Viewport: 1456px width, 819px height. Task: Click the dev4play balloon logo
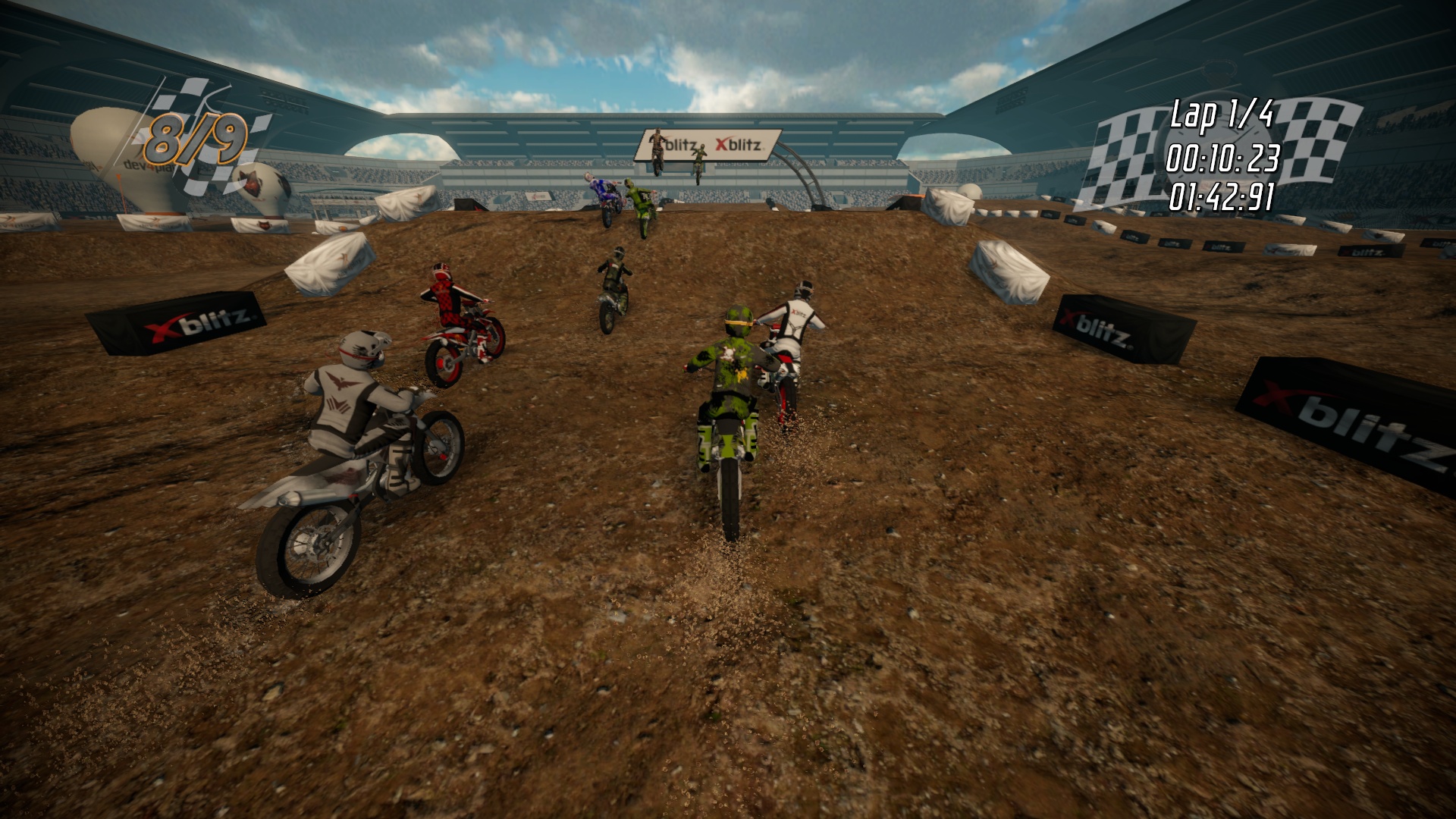tap(146, 165)
